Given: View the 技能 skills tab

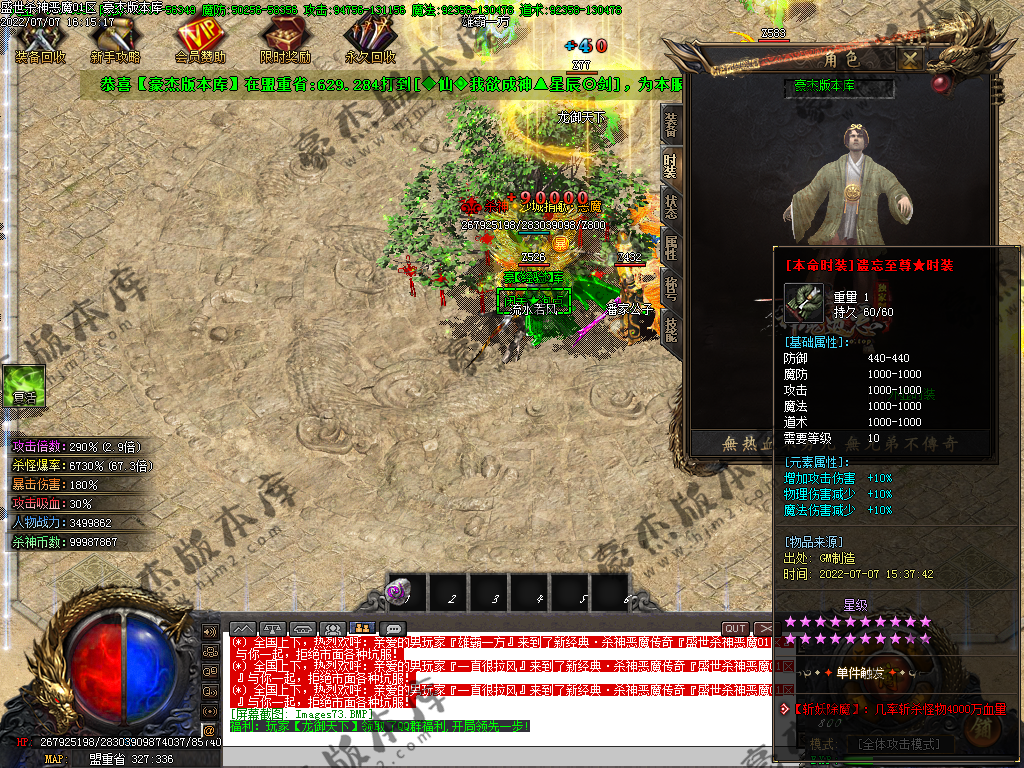Looking at the screenshot, I should [x=671, y=330].
